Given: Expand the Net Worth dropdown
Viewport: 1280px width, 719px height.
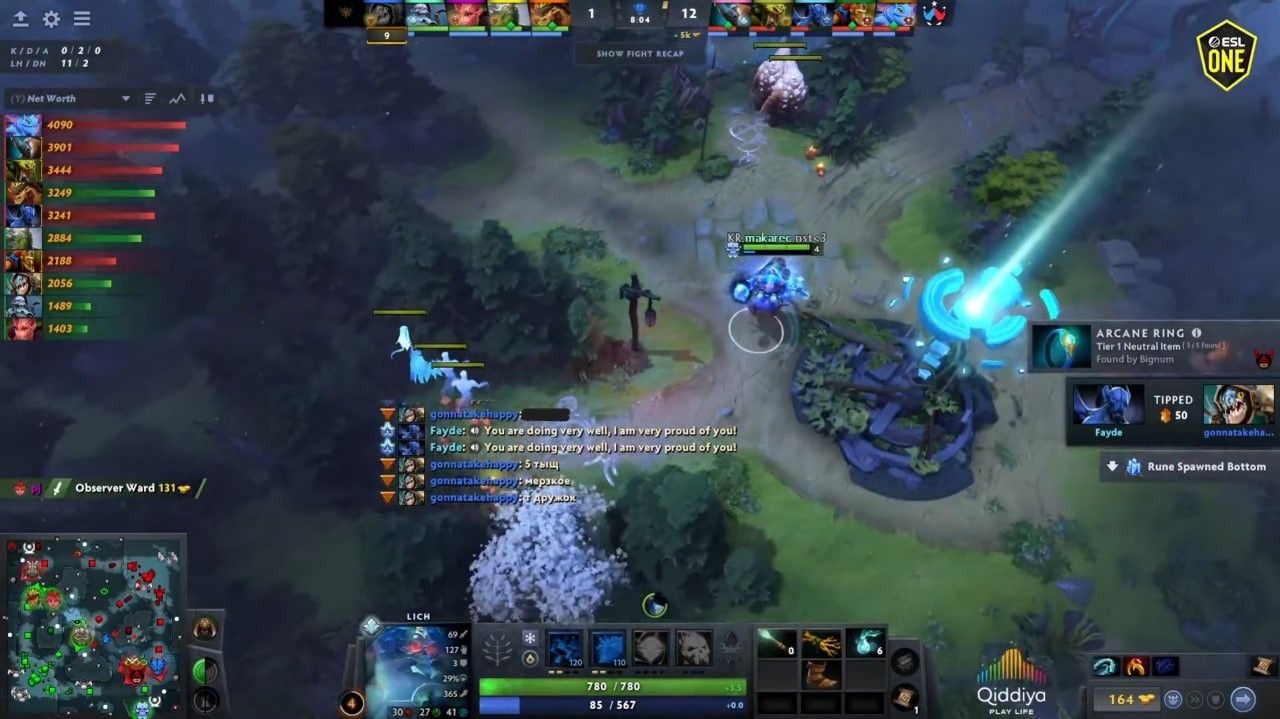Looking at the screenshot, I should pyautogui.click(x=126, y=99).
